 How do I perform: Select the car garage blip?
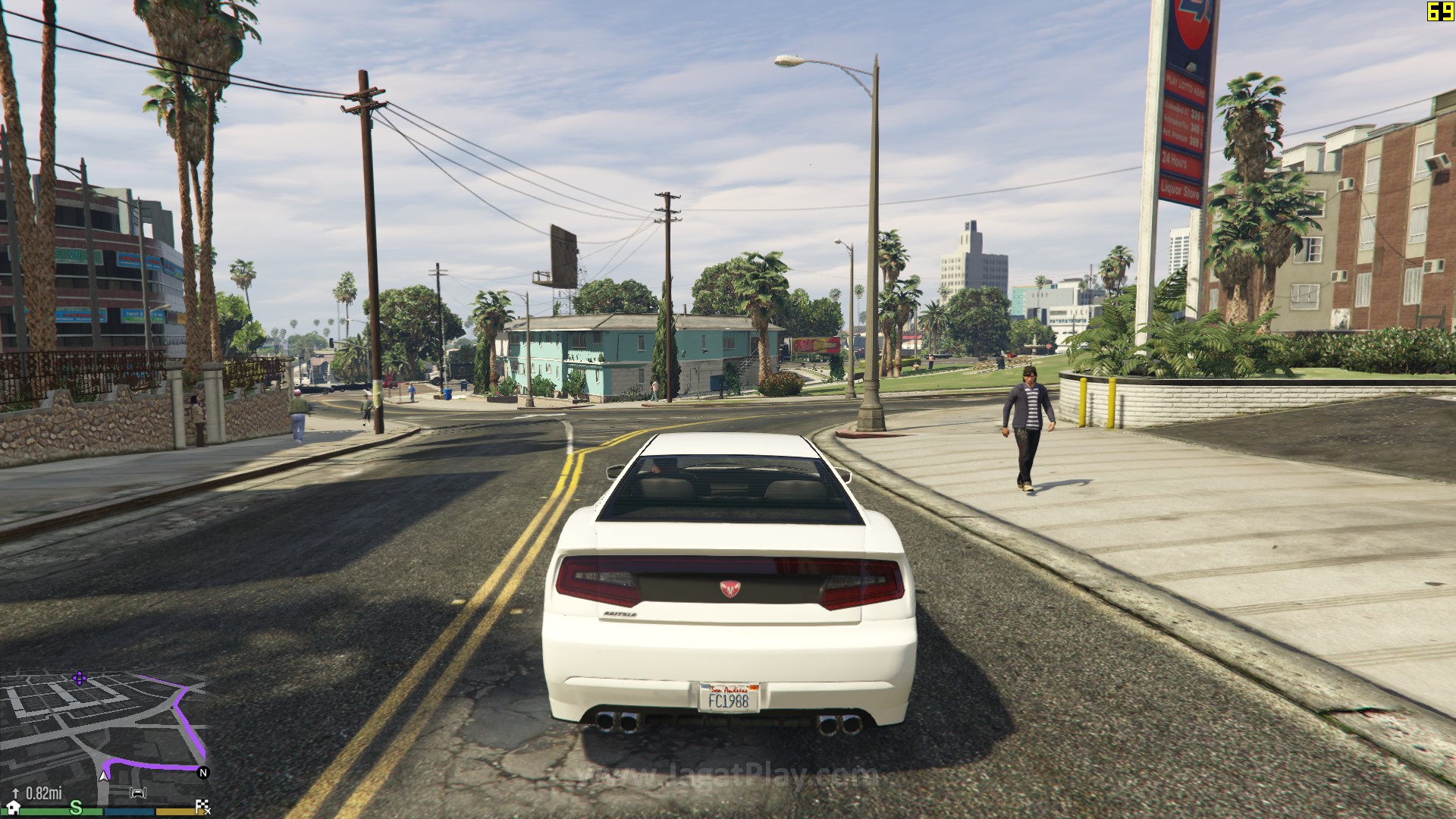pyautogui.click(x=138, y=793)
